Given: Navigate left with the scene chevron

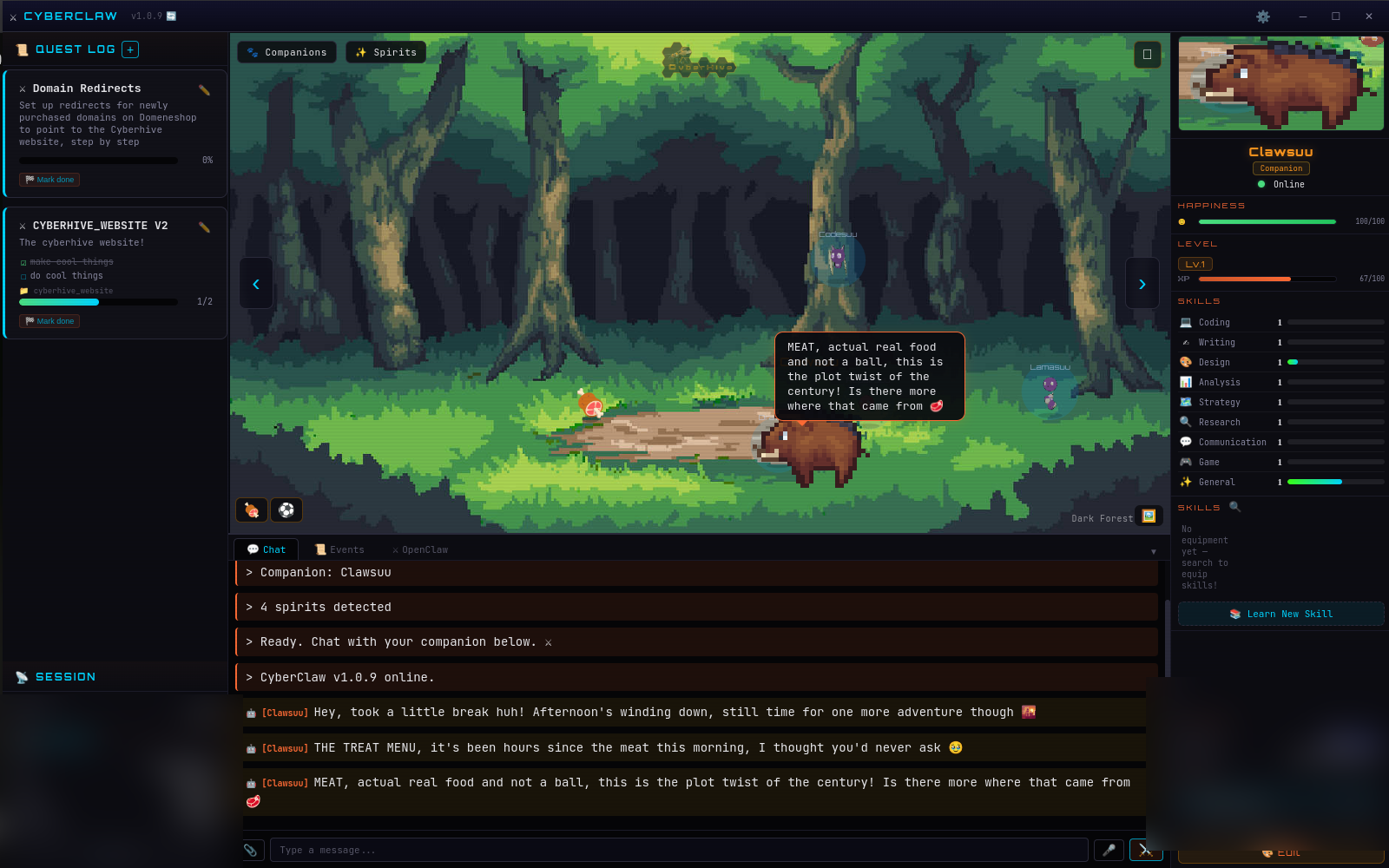Looking at the screenshot, I should point(256,284).
